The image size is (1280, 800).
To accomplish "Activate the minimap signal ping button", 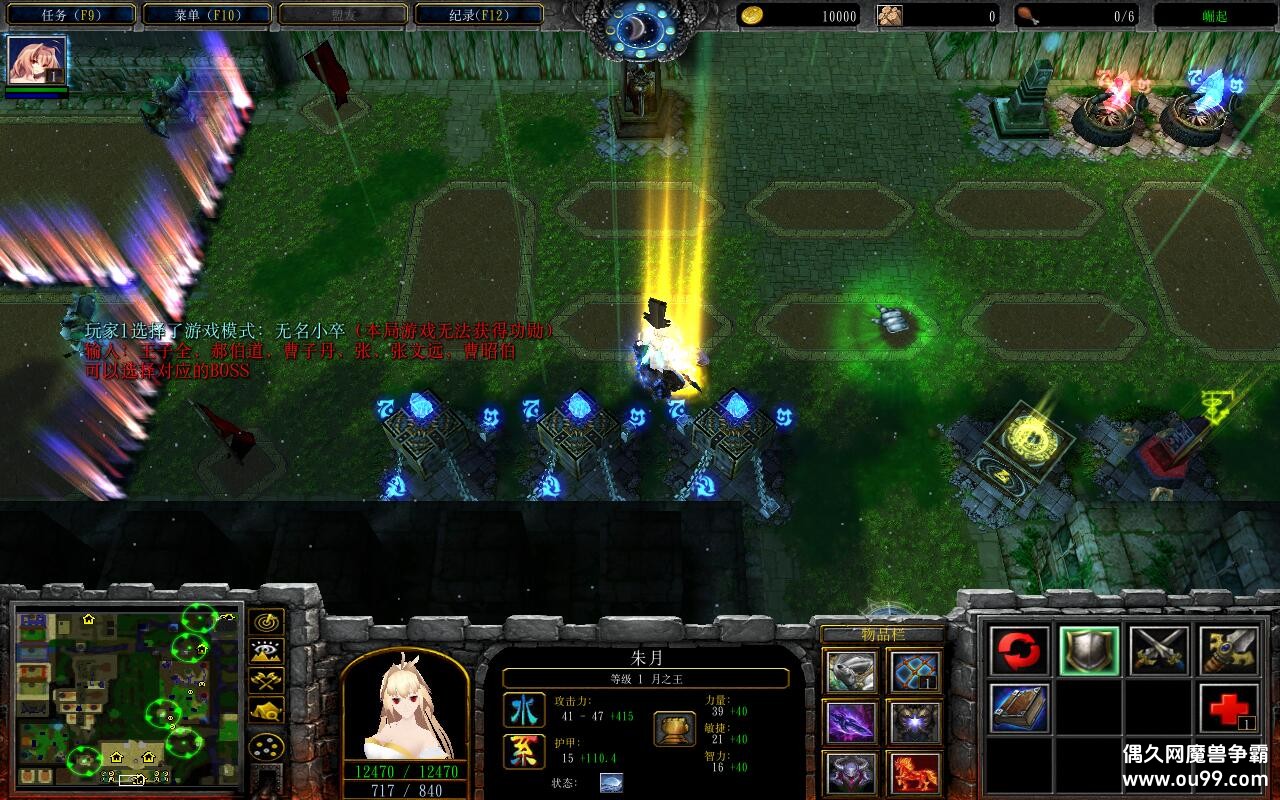I will pos(267,622).
